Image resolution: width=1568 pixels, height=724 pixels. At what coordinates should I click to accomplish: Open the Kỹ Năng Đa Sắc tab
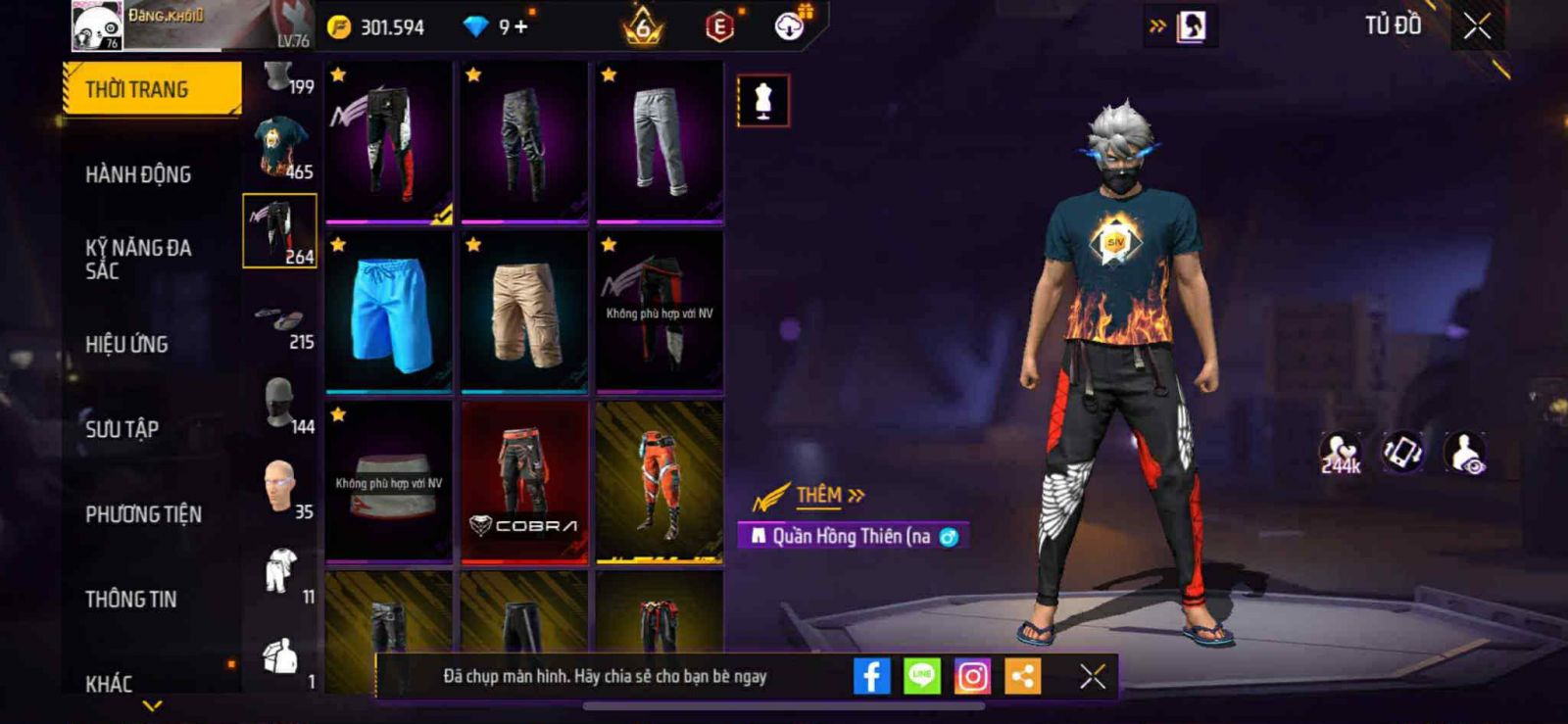(138, 259)
